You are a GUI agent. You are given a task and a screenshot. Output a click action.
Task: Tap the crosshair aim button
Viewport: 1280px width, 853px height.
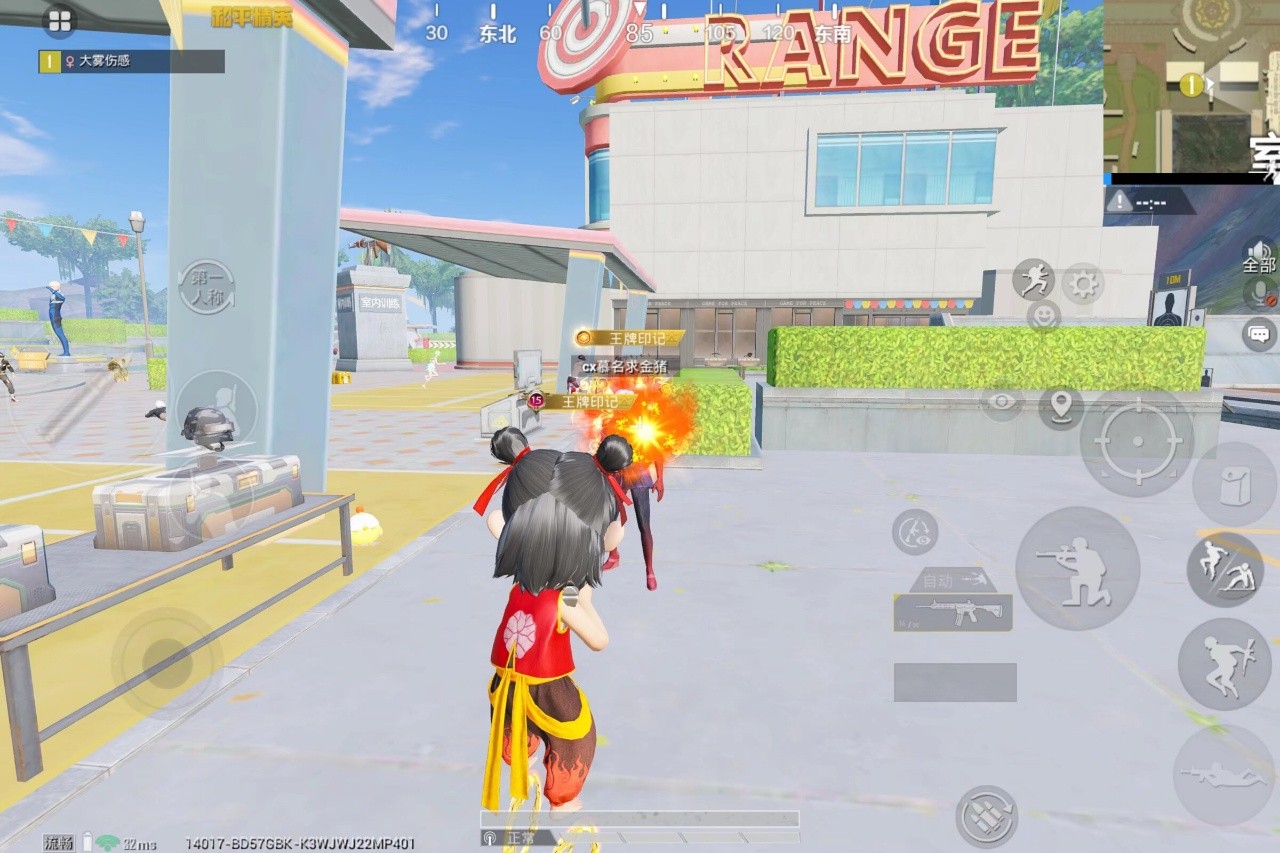(x=1137, y=442)
